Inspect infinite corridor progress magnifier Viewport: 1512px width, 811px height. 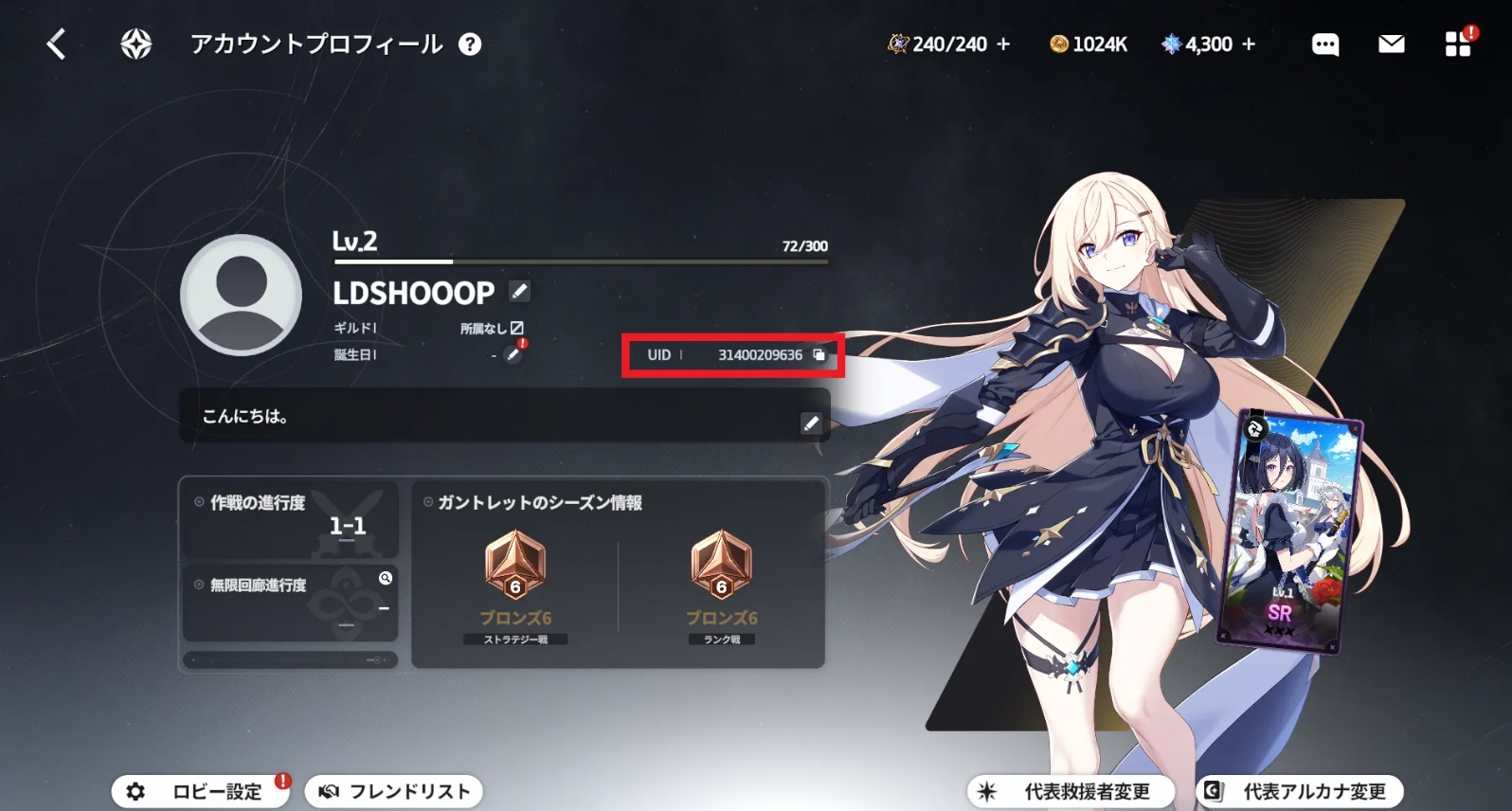pyautogui.click(x=386, y=578)
